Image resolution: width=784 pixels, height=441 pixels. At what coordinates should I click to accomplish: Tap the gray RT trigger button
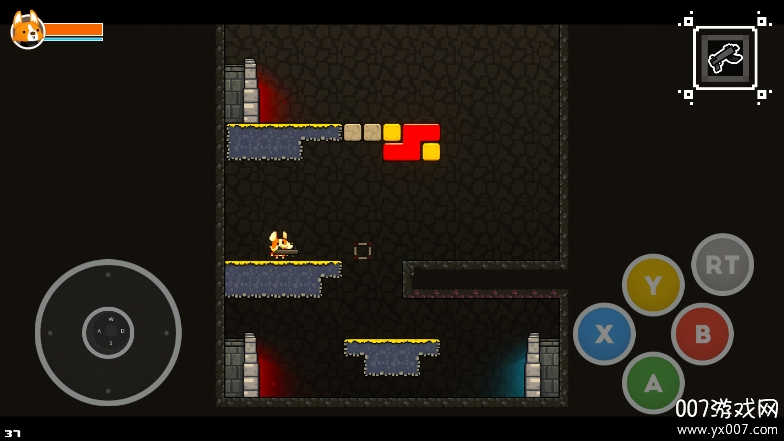(x=722, y=264)
